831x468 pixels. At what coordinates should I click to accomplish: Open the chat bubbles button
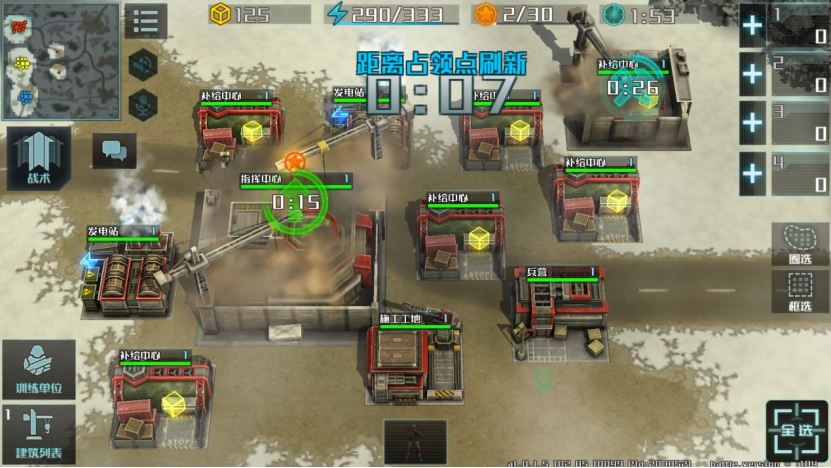tap(114, 151)
